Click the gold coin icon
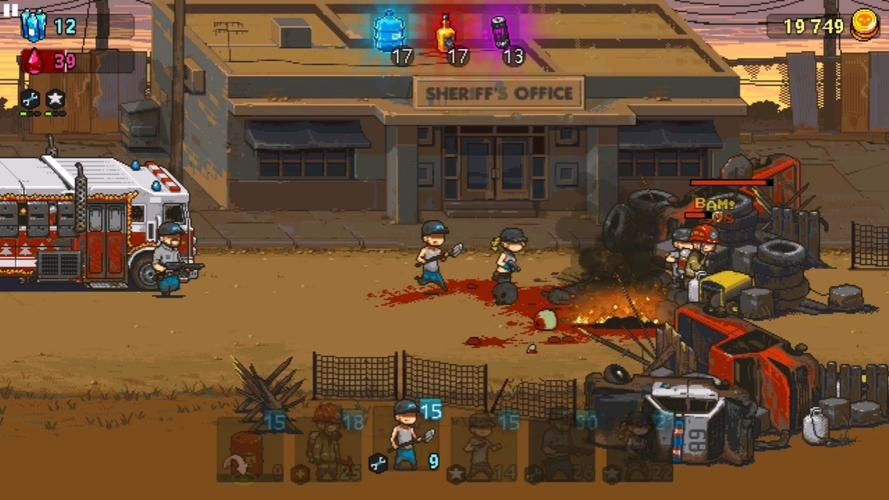The width and height of the screenshot is (889, 500). [x=865, y=26]
